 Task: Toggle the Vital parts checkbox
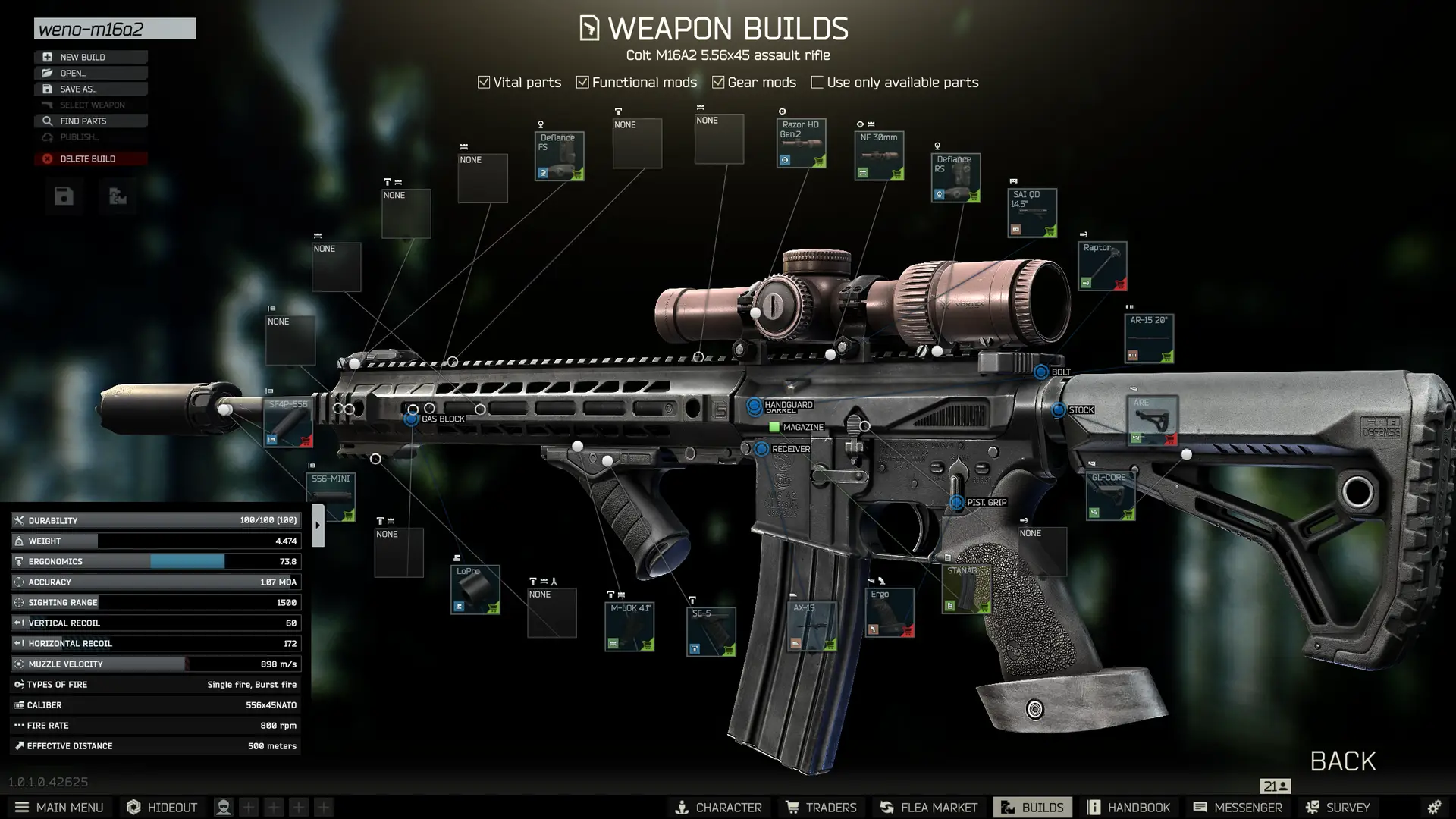pyautogui.click(x=484, y=82)
